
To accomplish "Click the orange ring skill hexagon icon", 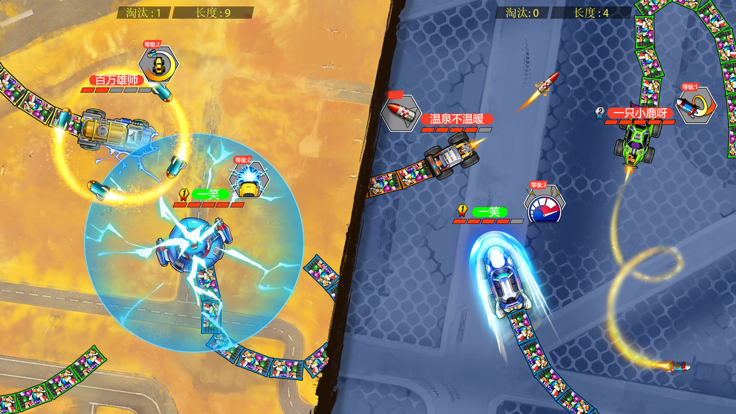I will (x=697, y=105).
